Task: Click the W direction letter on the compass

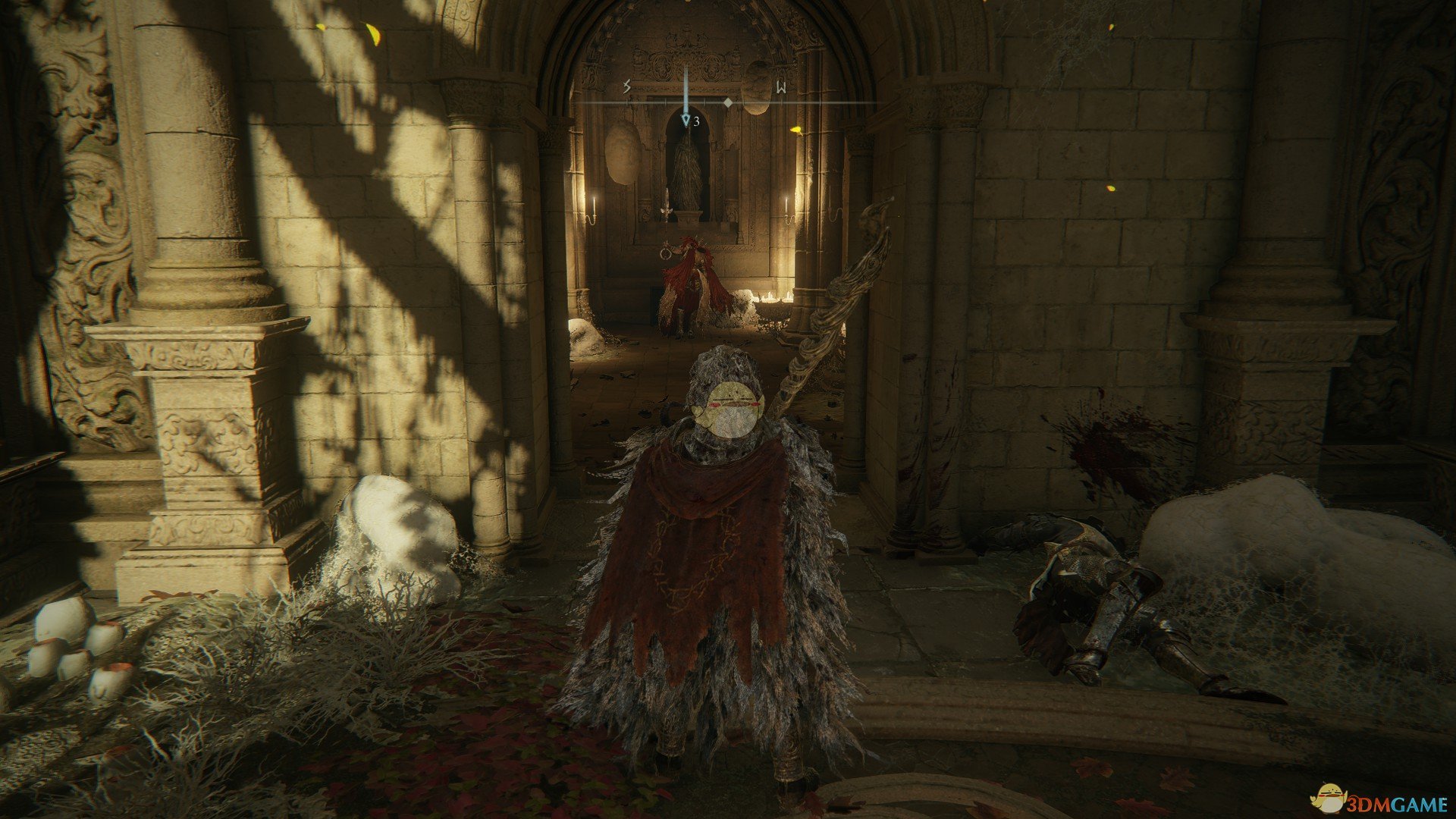Action: point(780,88)
